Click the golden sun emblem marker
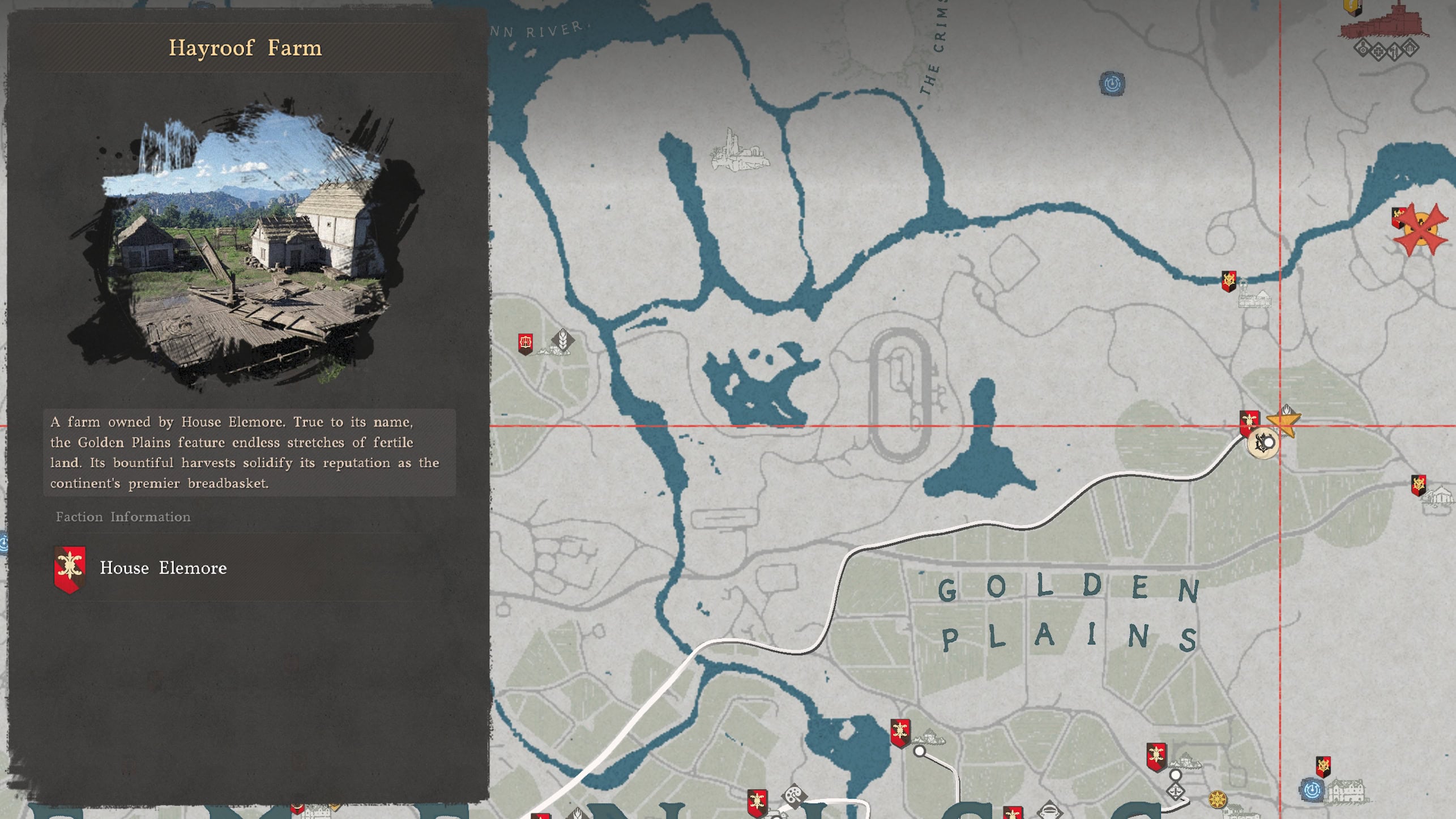The image size is (1456, 819). click(x=1217, y=799)
